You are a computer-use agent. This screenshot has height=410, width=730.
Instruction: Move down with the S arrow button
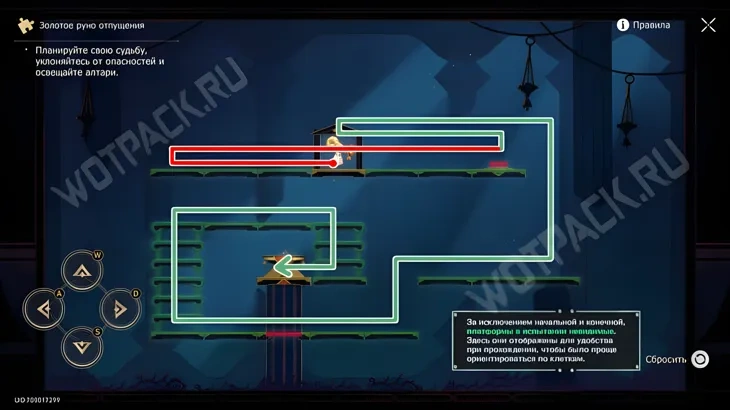pyautogui.click(x=82, y=347)
